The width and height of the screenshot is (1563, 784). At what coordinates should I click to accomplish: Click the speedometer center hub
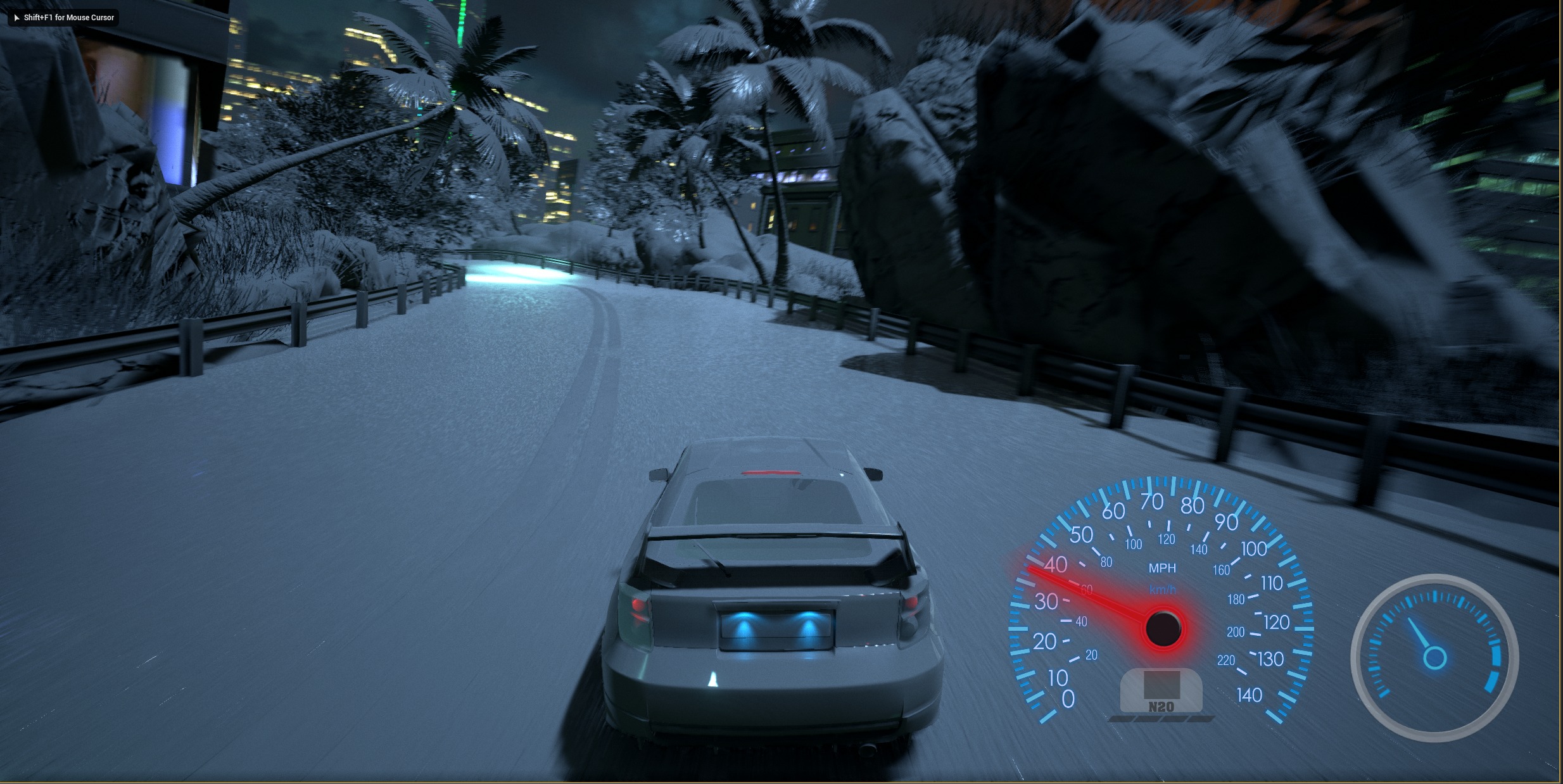[x=1164, y=628]
